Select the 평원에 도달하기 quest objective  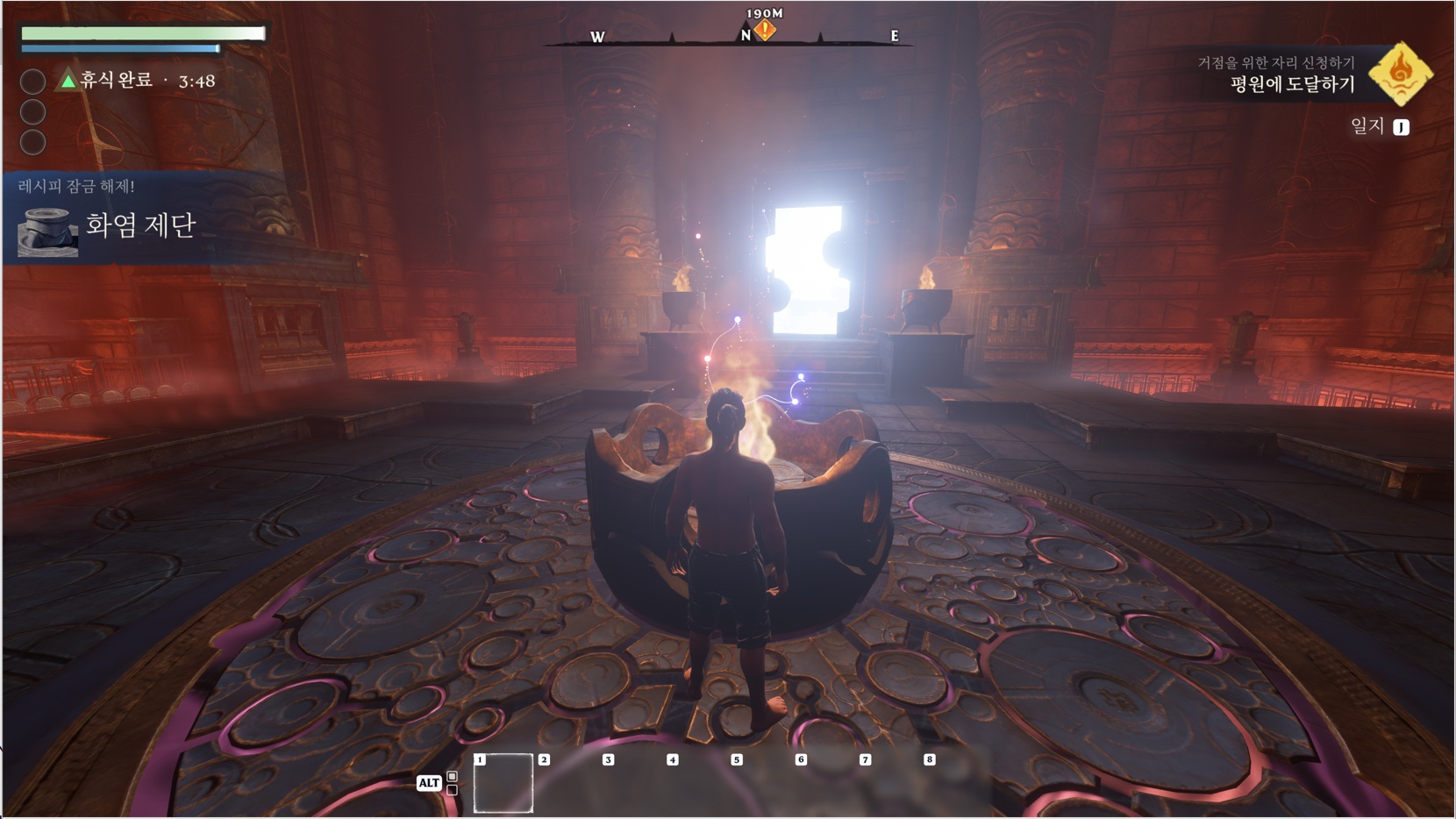1292,84
